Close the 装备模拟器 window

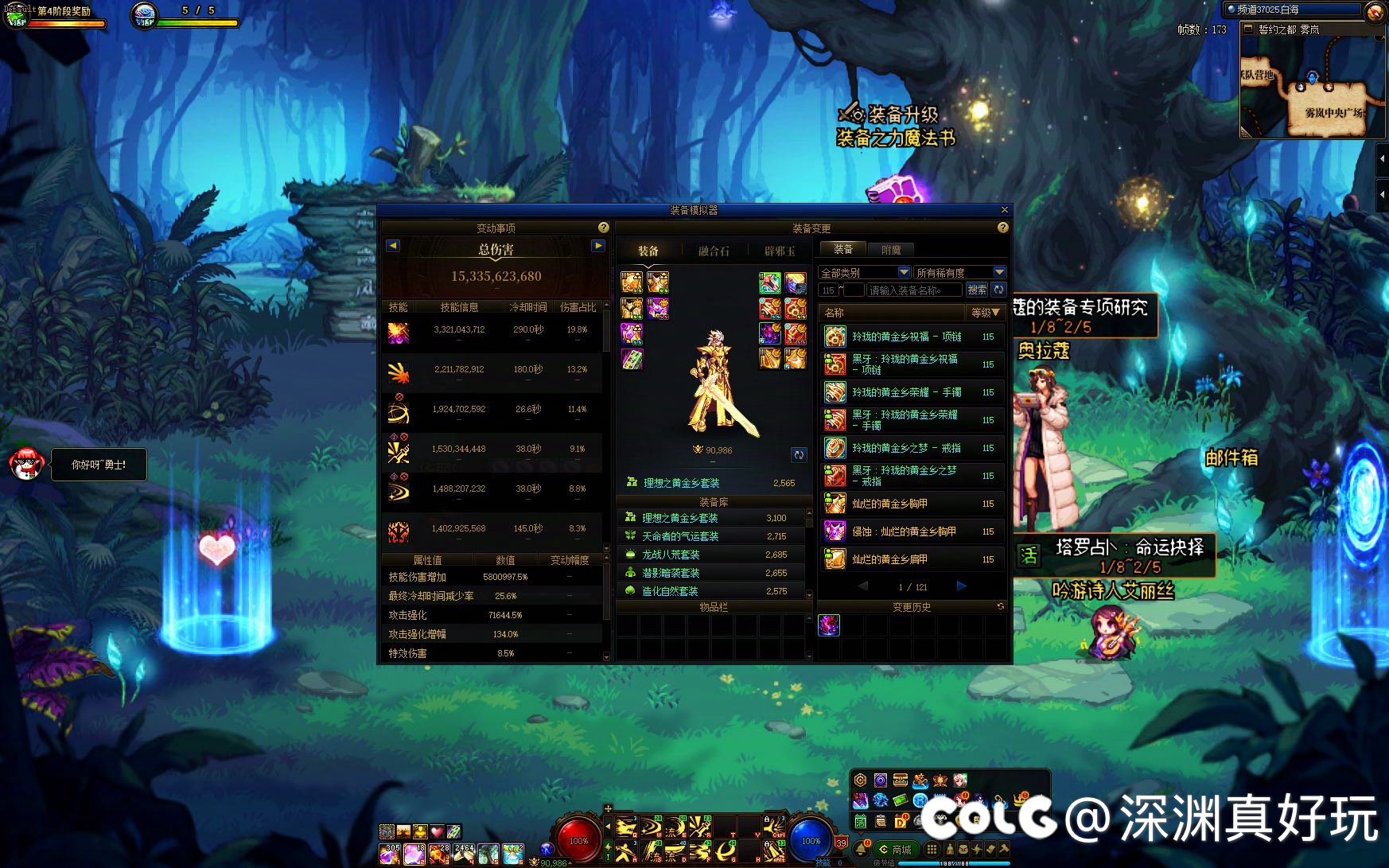tap(1004, 210)
